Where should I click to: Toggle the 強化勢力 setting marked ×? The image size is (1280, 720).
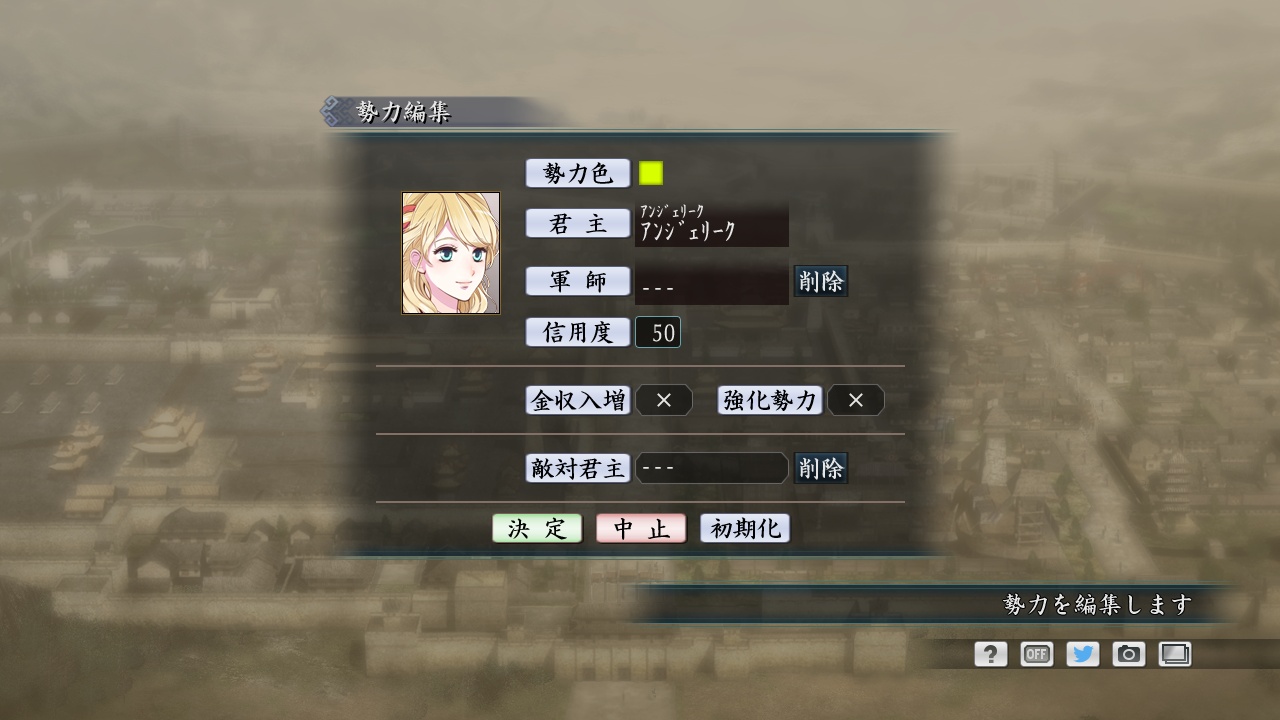point(857,400)
